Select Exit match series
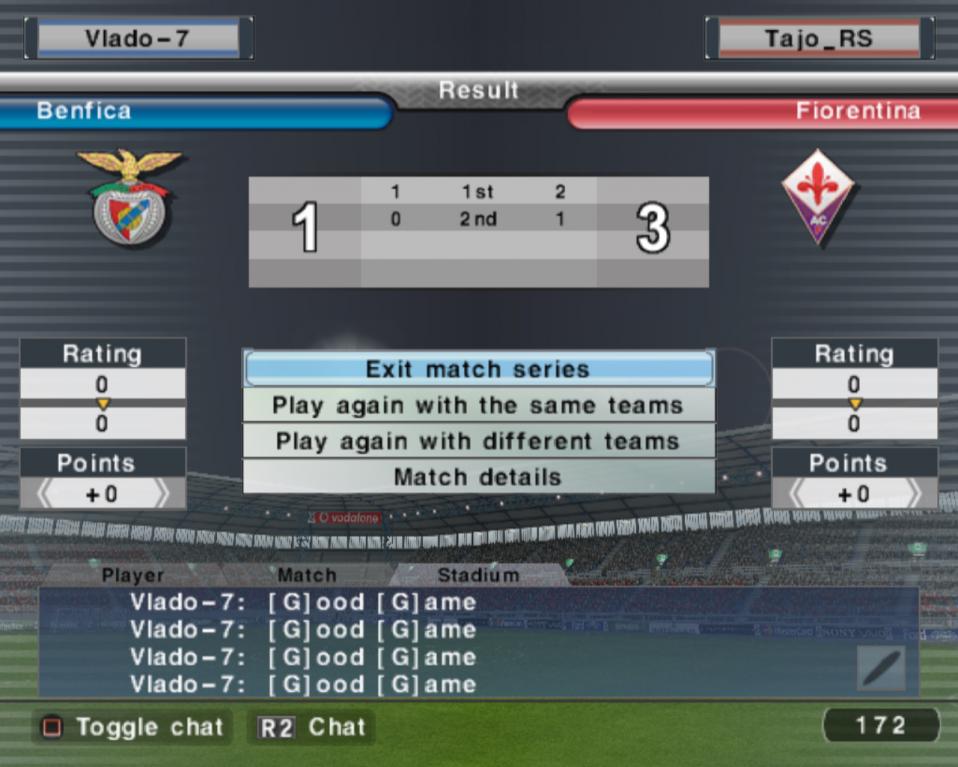958x767 pixels. coord(478,369)
